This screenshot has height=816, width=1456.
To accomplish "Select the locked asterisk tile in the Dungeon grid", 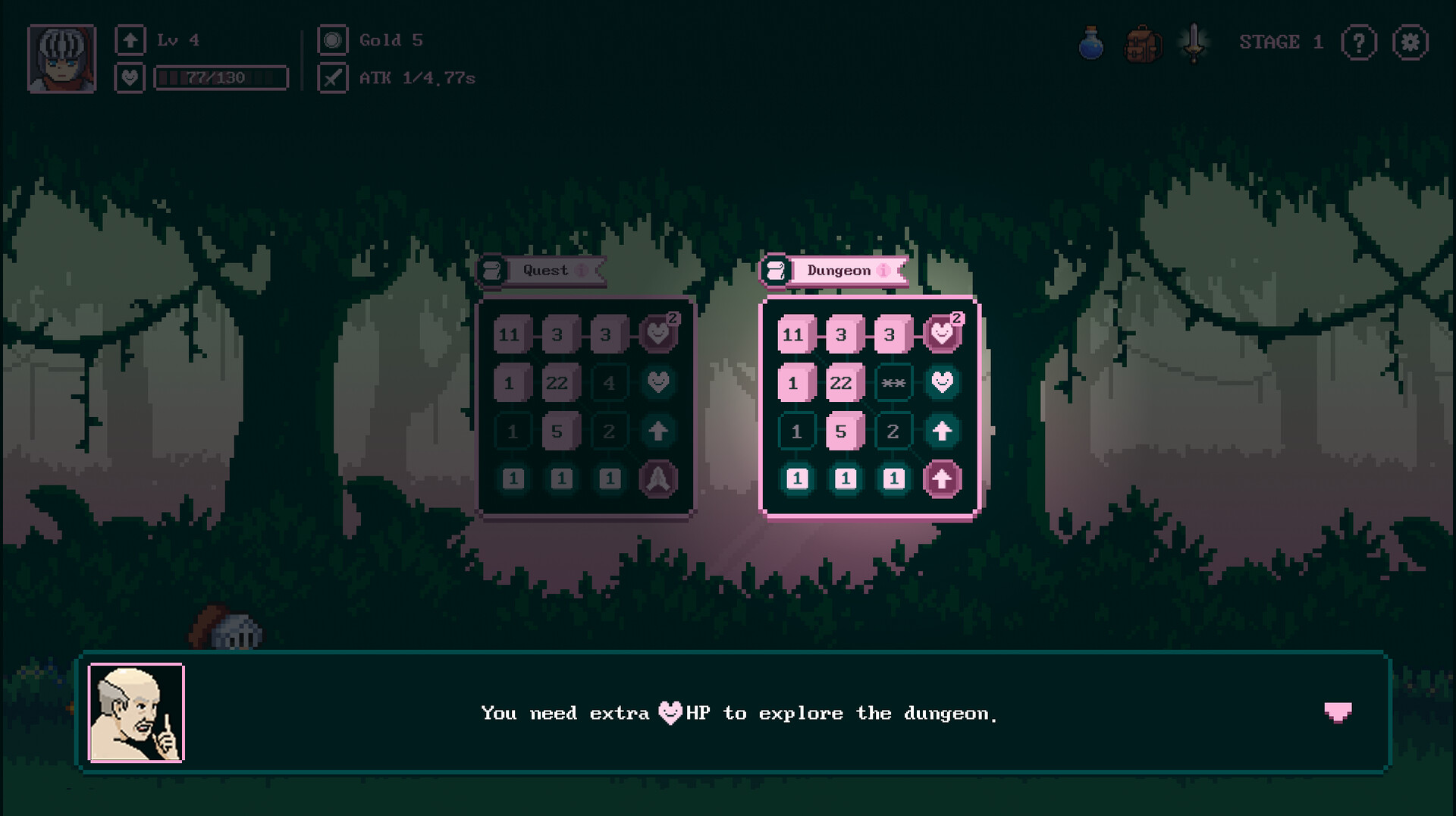I will point(893,382).
